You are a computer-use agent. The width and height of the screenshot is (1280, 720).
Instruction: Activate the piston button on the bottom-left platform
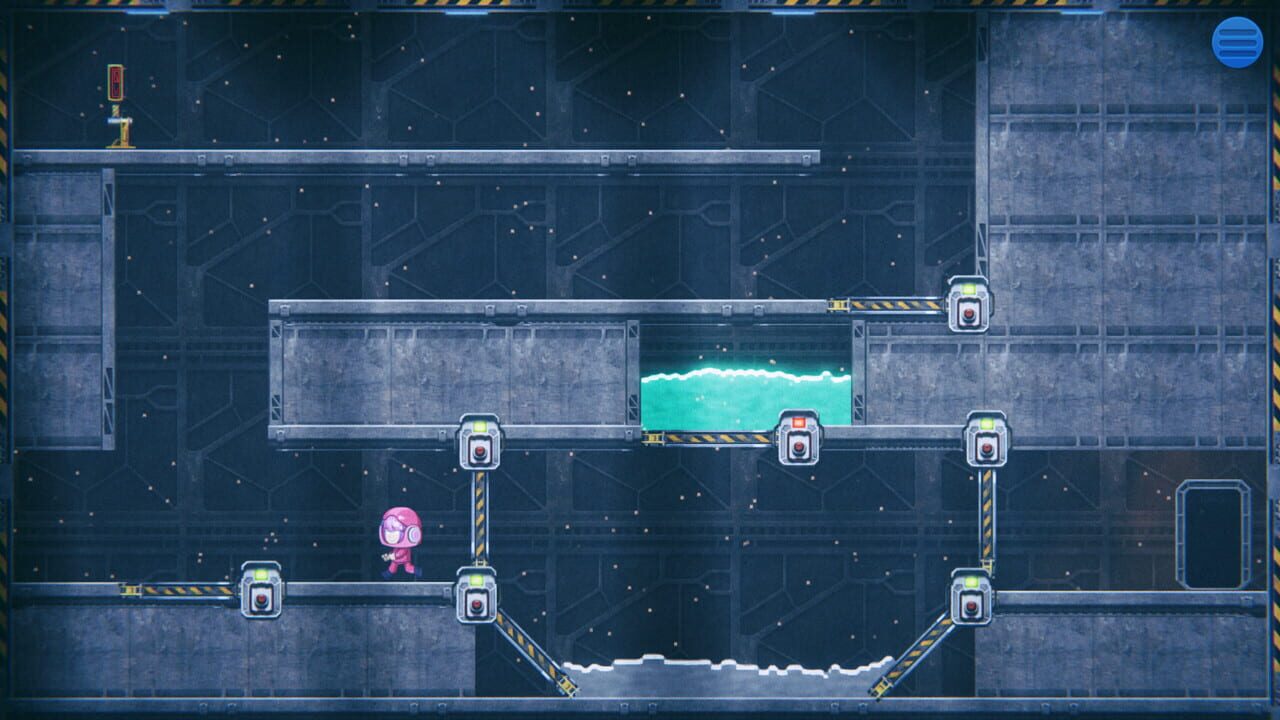pyautogui.click(x=262, y=598)
